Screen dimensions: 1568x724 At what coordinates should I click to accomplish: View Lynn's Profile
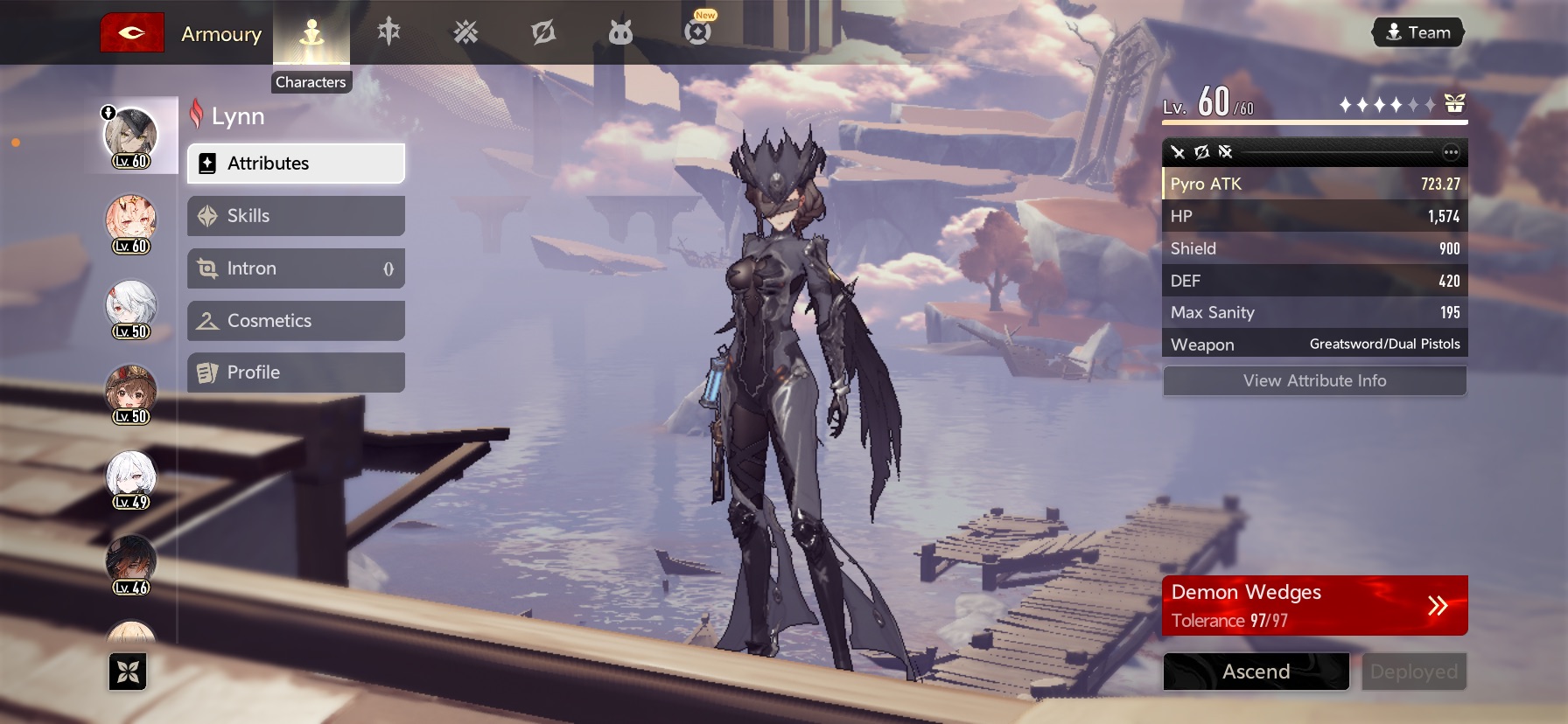coord(296,372)
